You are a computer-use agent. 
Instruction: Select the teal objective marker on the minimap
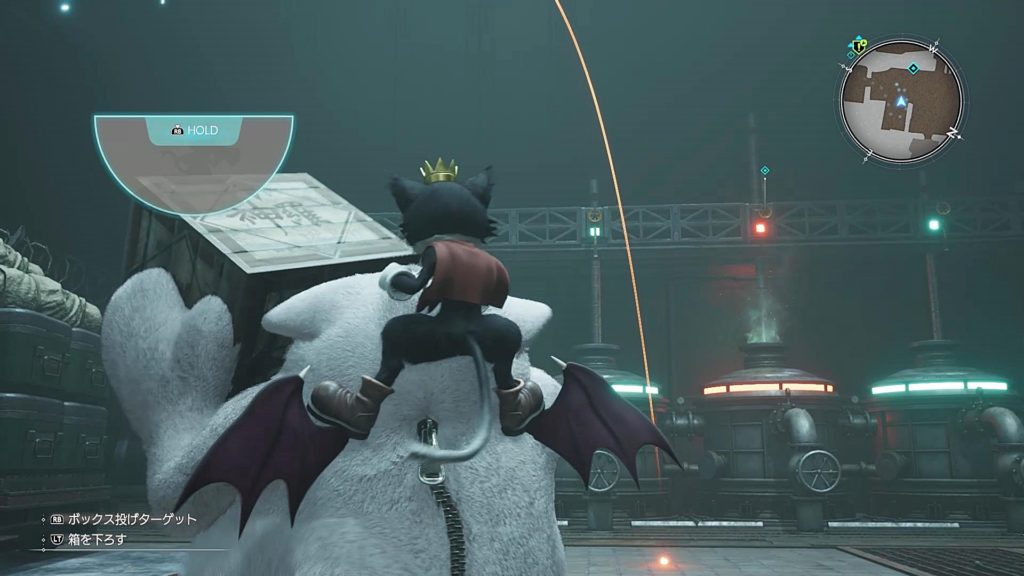[x=912, y=68]
